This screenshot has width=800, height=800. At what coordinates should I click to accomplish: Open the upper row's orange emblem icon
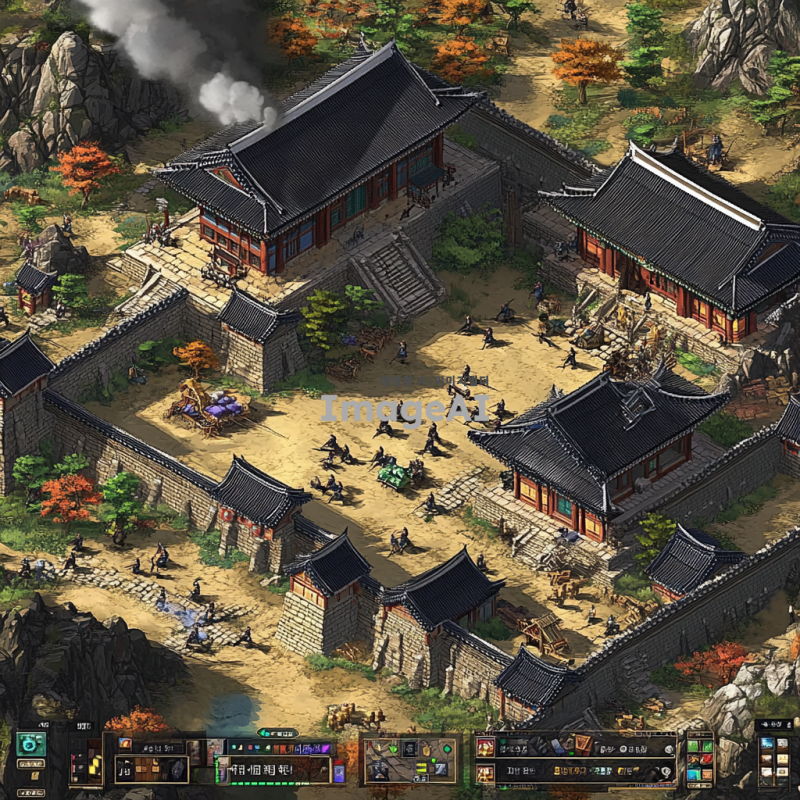485,747
